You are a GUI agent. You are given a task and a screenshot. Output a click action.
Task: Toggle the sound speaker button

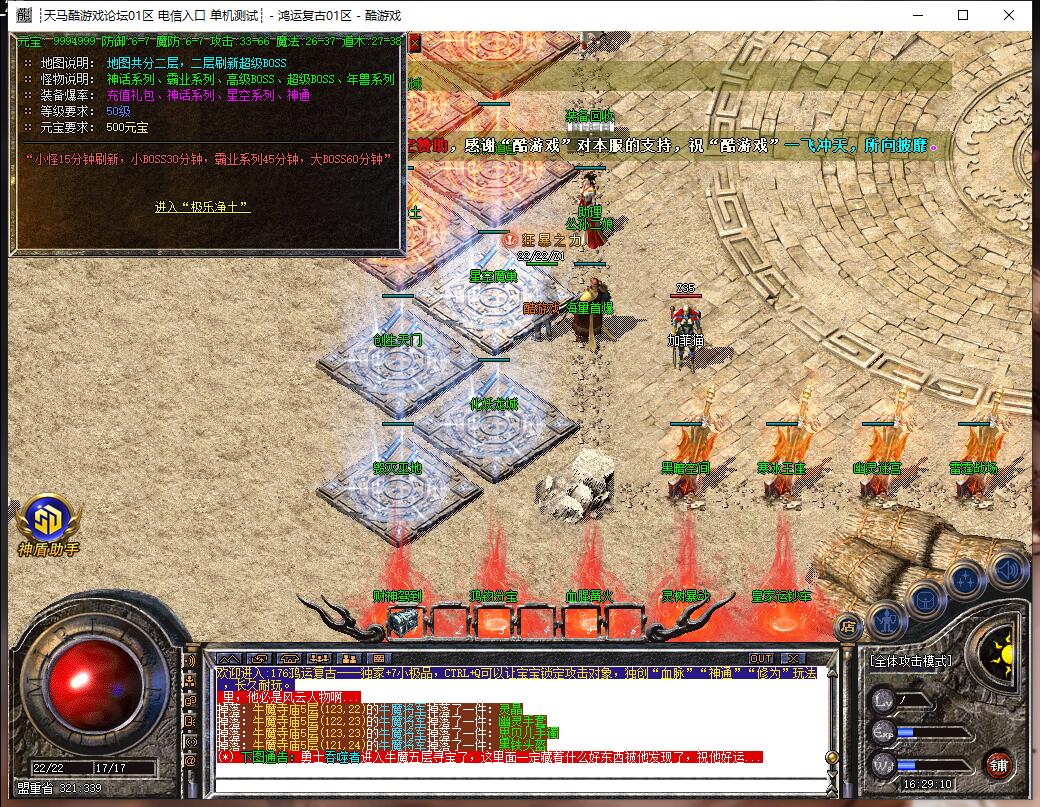1006,569
